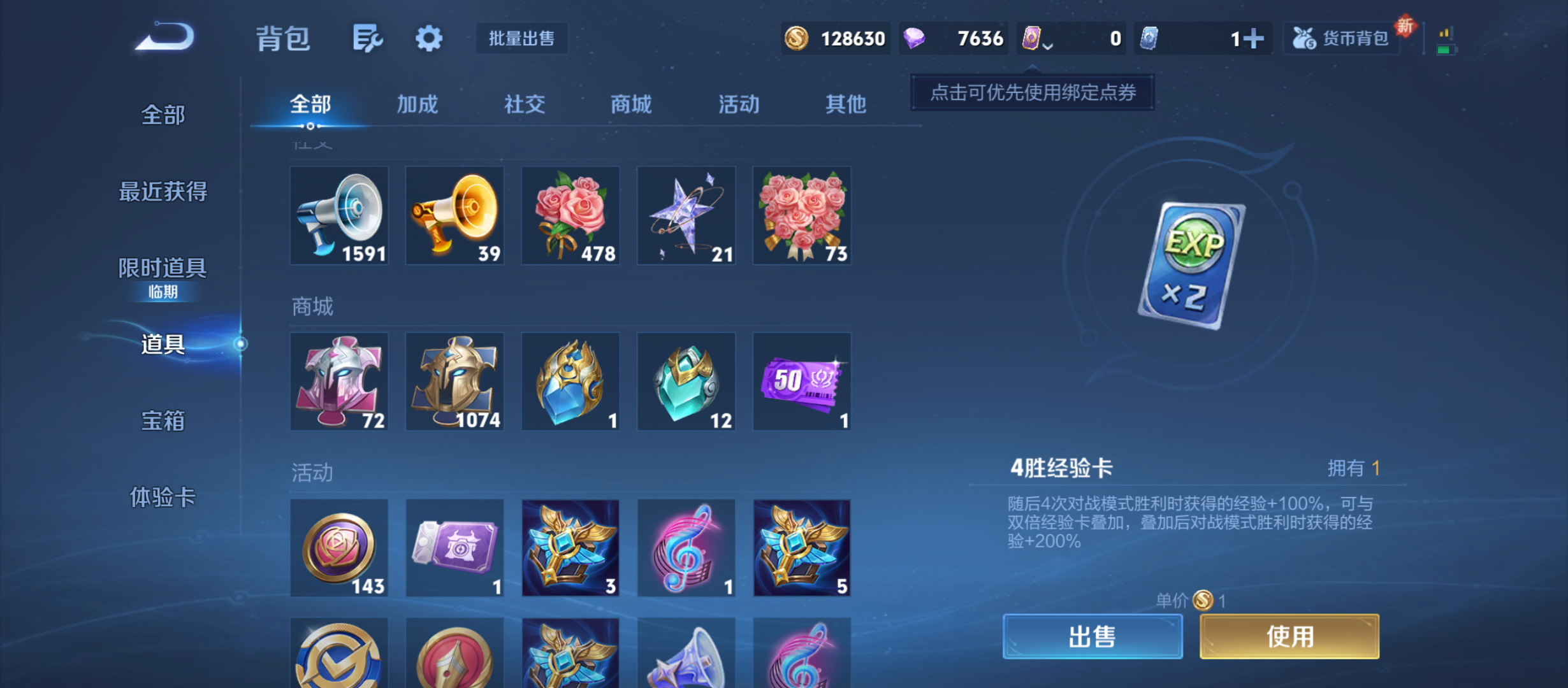Click the 出售 sell button
Viewport: 1568px width, 688px height.
1093,636
